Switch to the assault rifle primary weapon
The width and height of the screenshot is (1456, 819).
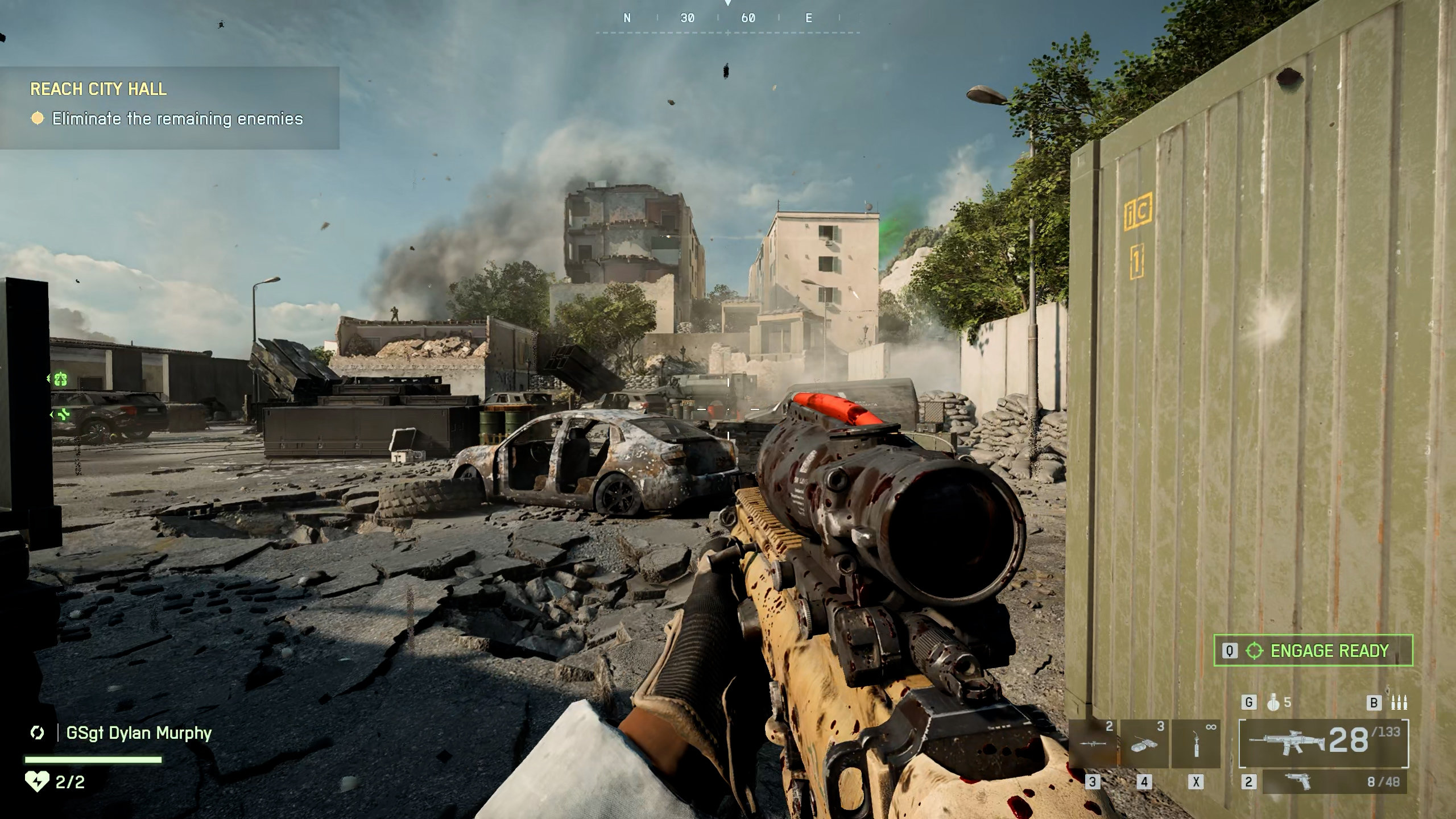pos(1323,743)
